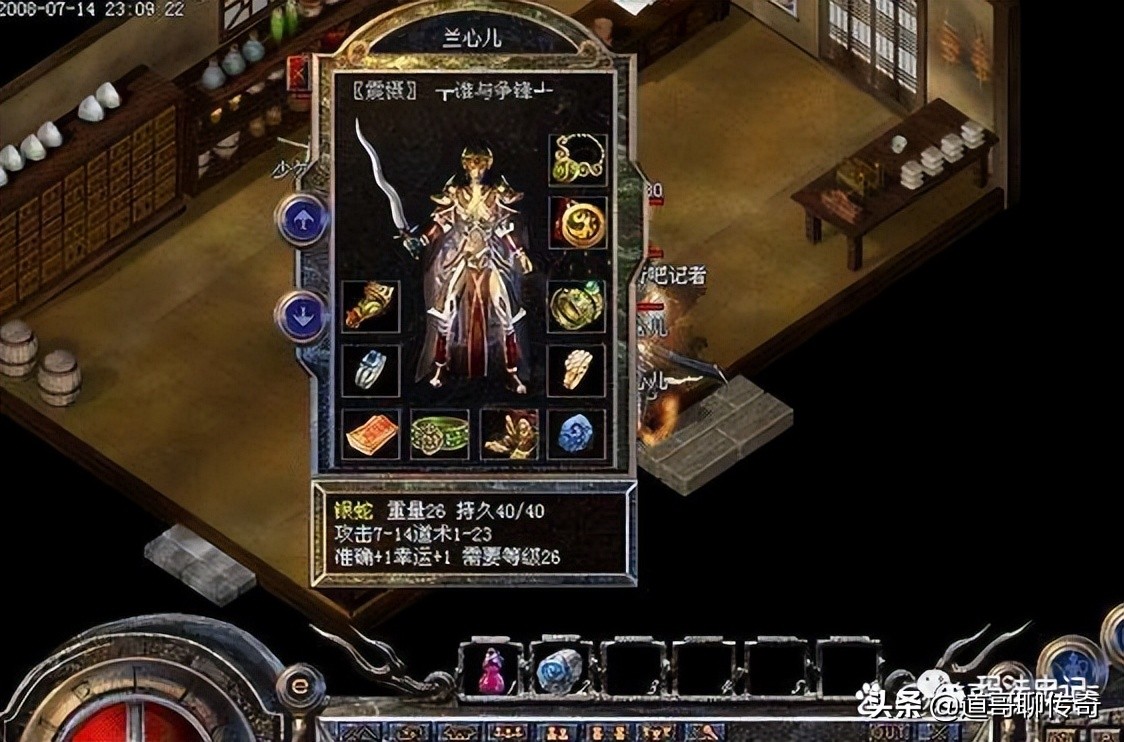Click the blue up-arrow page button
Image resolution: width=1124 pixels, height=742 pixels.
(302, 219)
